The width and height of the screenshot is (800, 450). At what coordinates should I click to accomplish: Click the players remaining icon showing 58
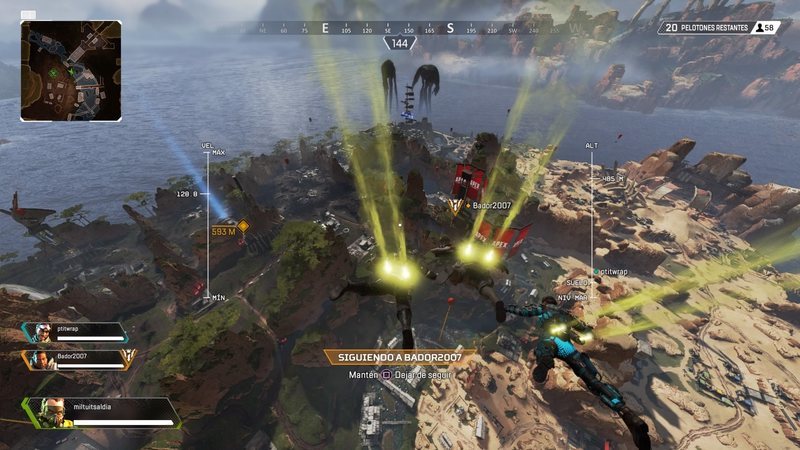coord(768,28)
